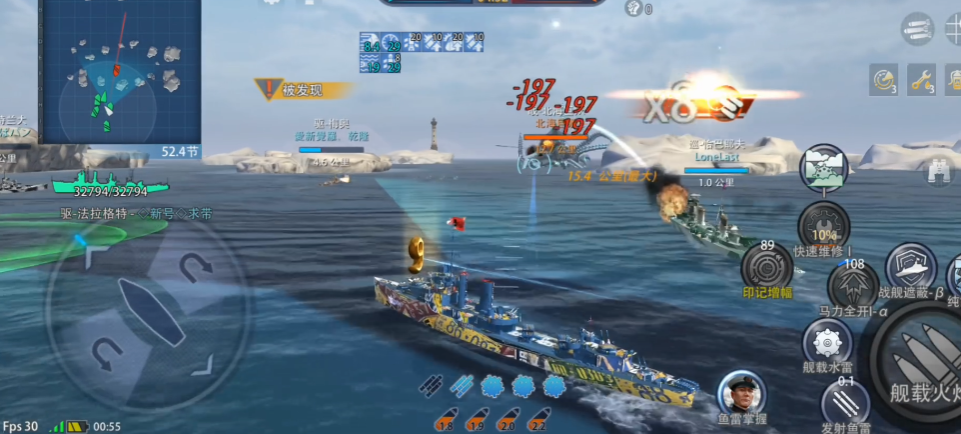Activate the 印记增幅 skill
961x434 pixels.
[x=767, y=267]
